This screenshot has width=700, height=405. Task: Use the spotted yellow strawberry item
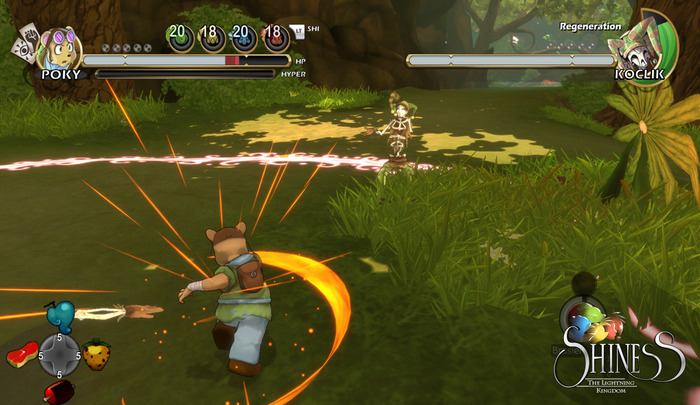(x=96, y=355)
